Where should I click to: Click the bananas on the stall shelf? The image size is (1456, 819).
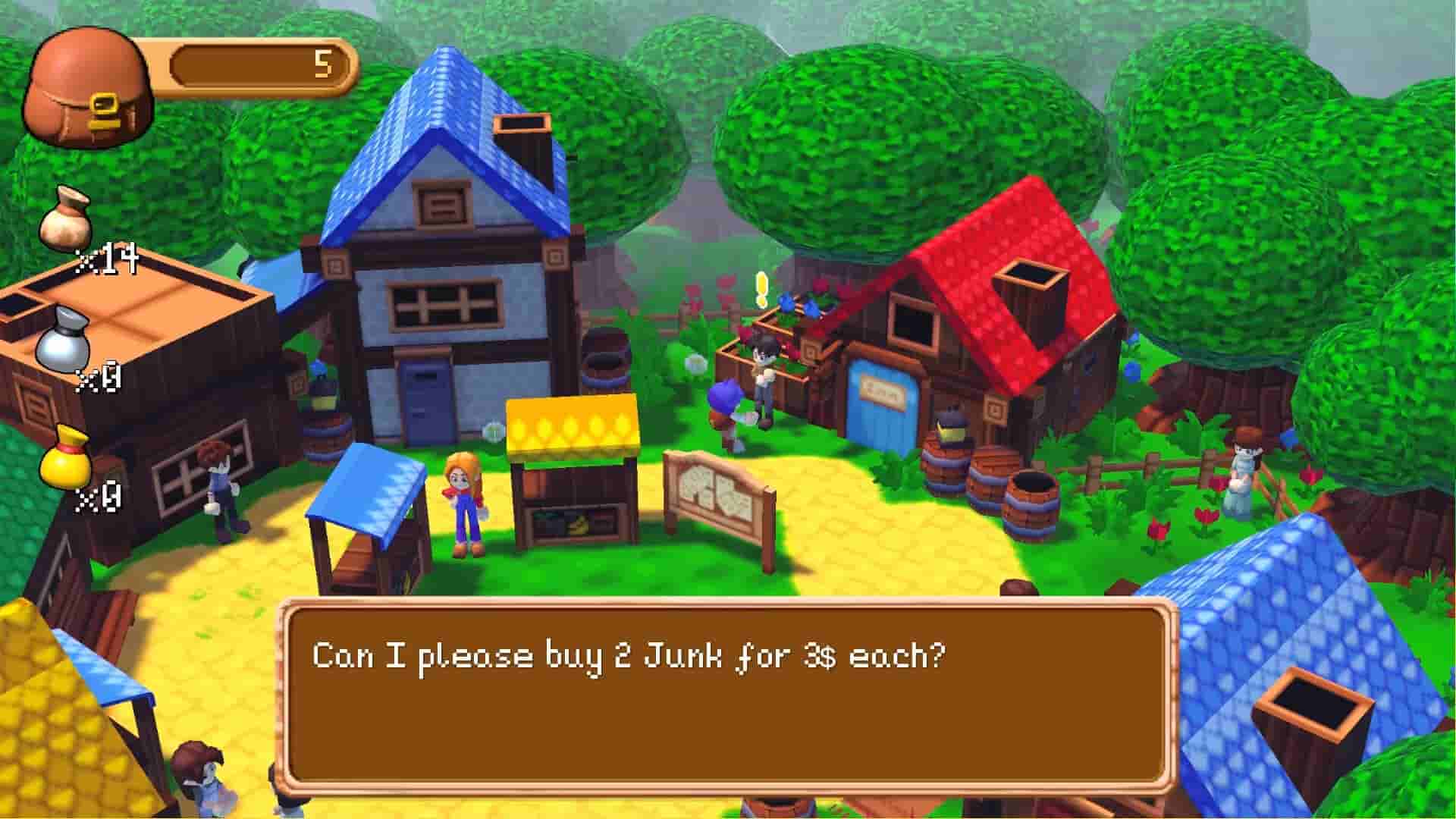pos(578,523)
